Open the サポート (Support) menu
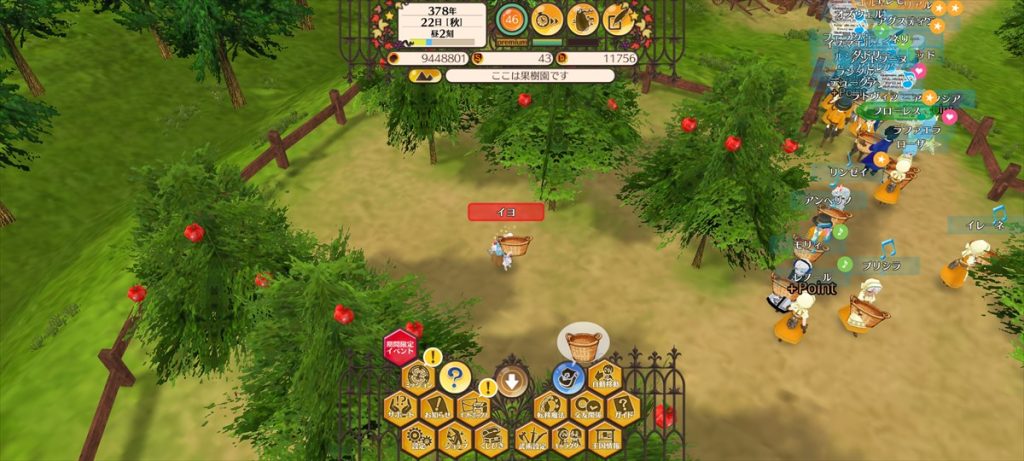 point(401,407)
